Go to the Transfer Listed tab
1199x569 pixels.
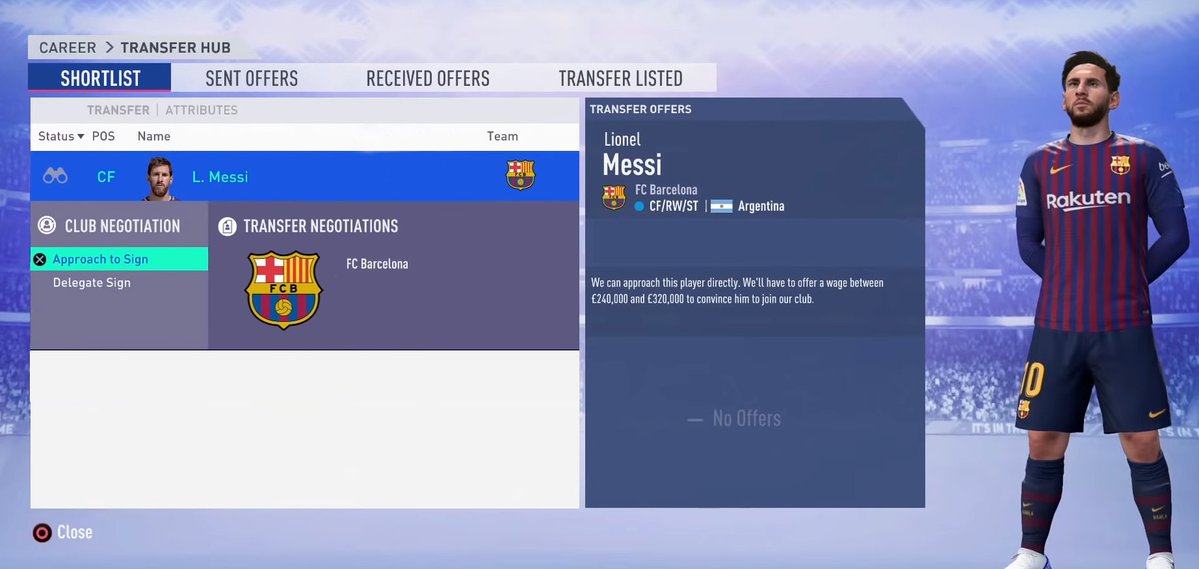click(620, 78)
